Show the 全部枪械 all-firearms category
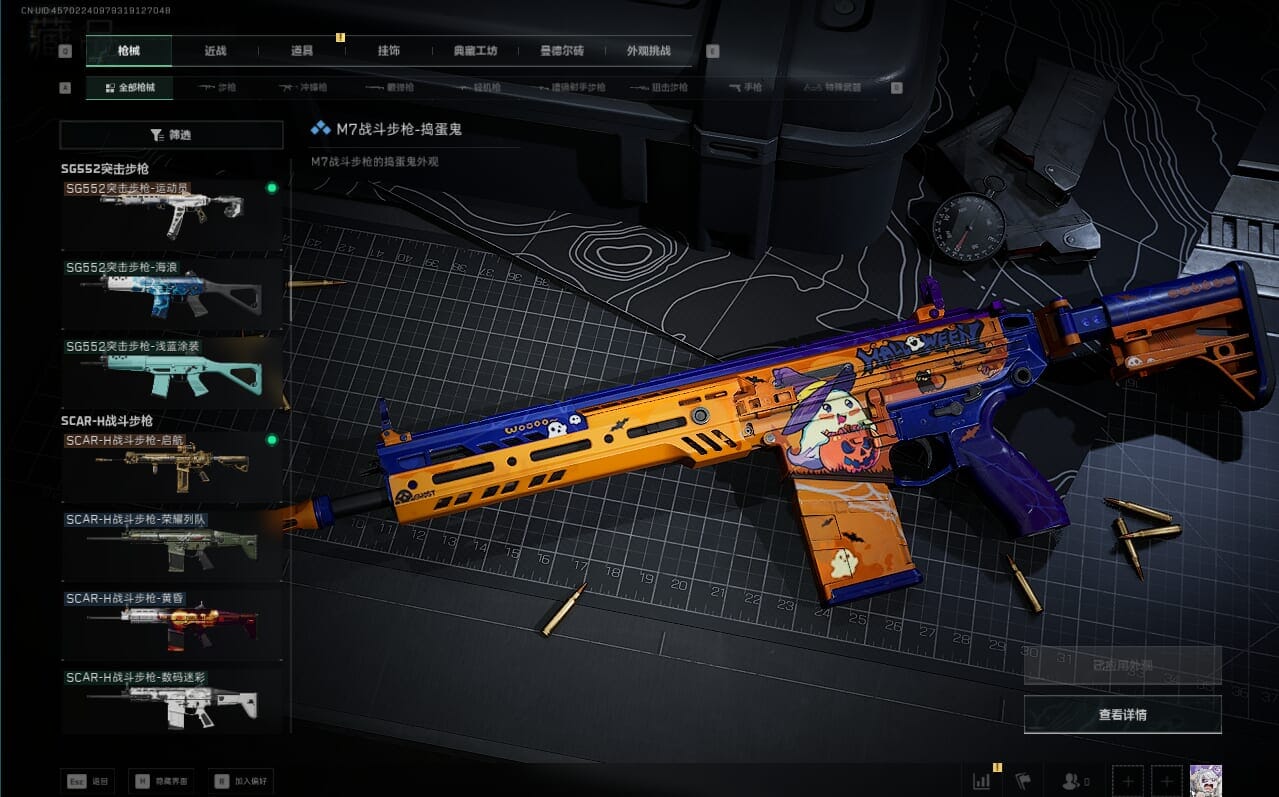This screenshot has height=797, width=1279. point(129,88)
